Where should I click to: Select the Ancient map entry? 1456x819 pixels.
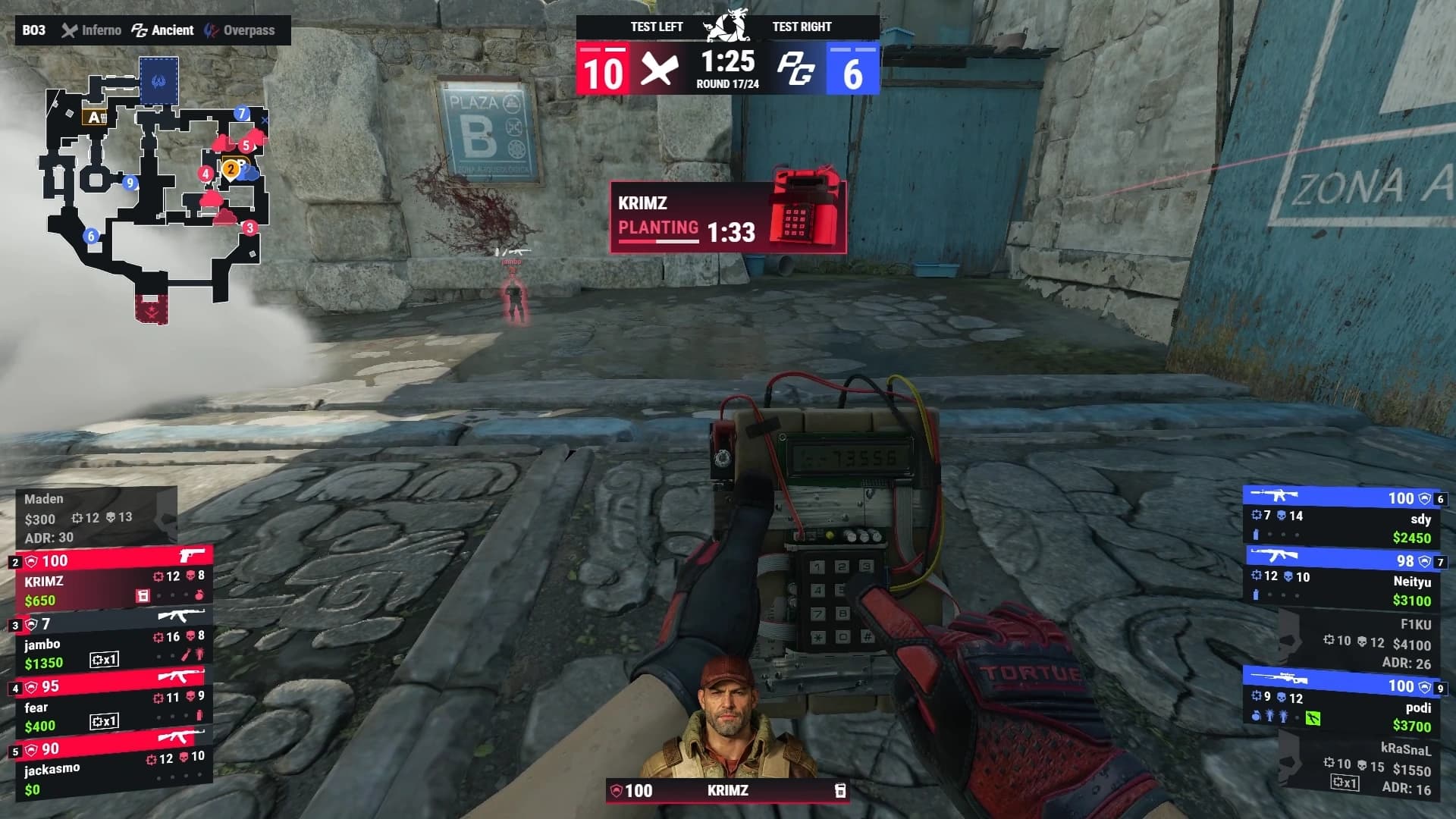[x=163, y=30]
